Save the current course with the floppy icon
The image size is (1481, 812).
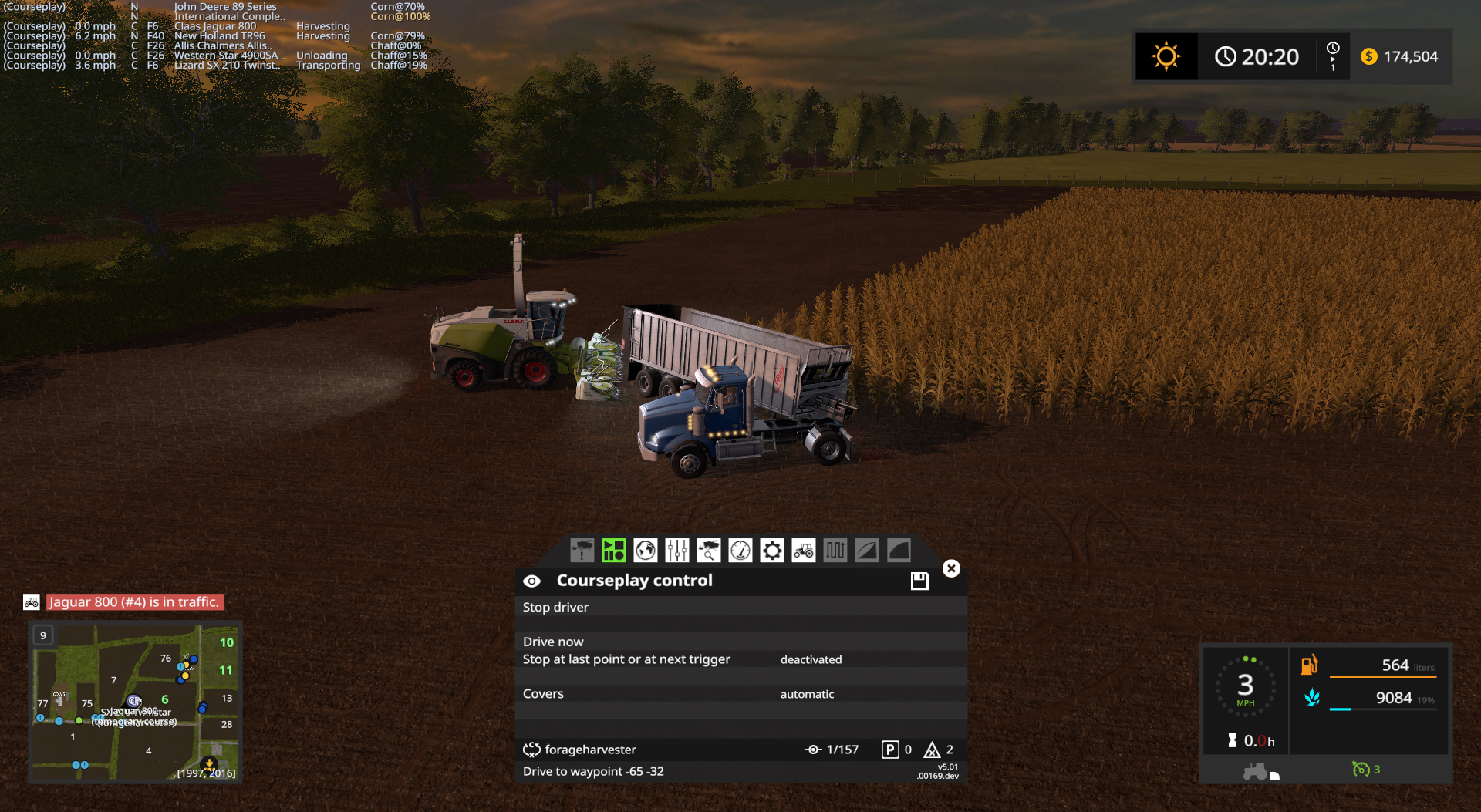pyautogui.click(x=919, y=581)
